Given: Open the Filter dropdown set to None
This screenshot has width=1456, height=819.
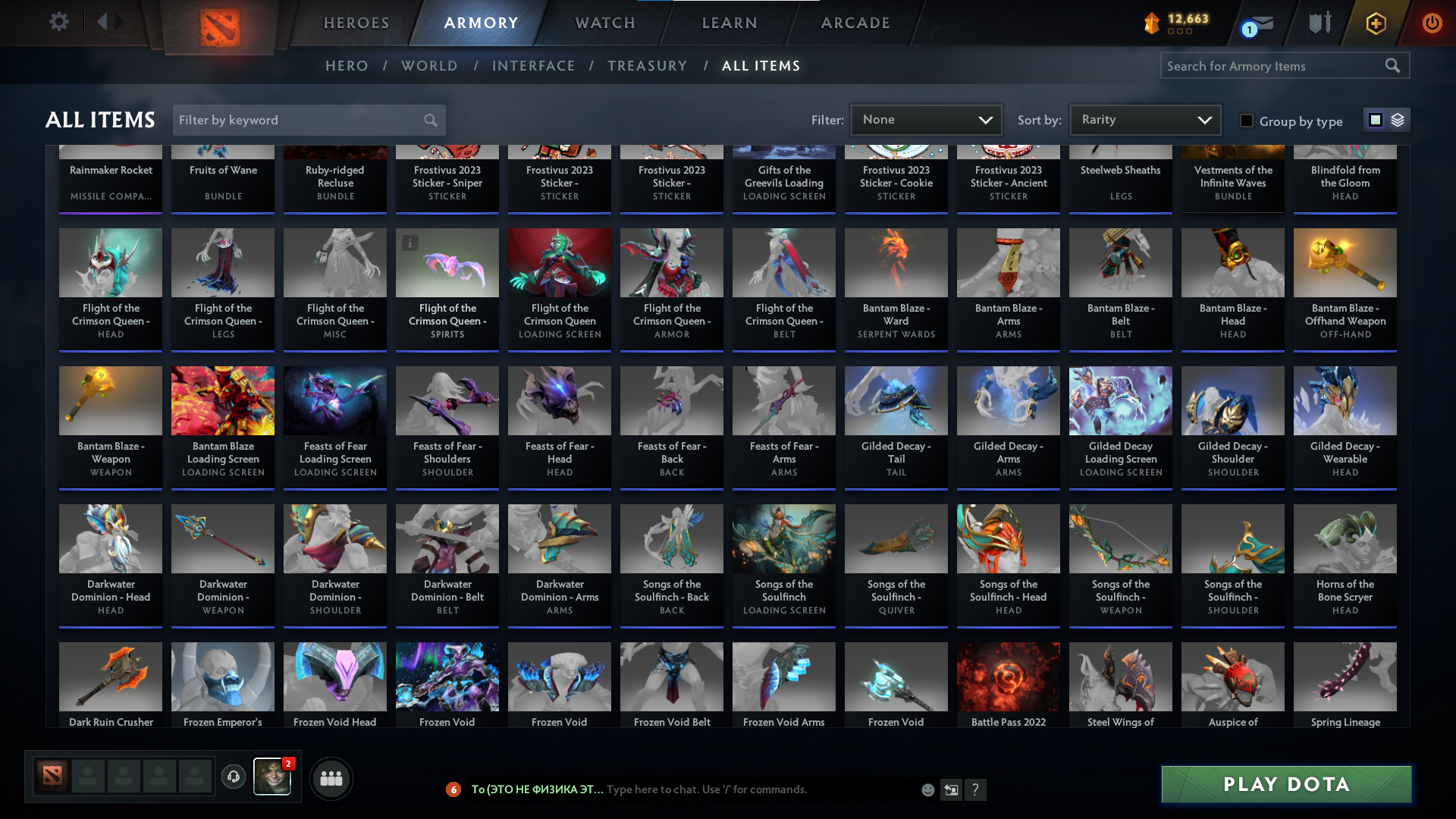Looking at the screenshot, I should click(x=925, y=119).
